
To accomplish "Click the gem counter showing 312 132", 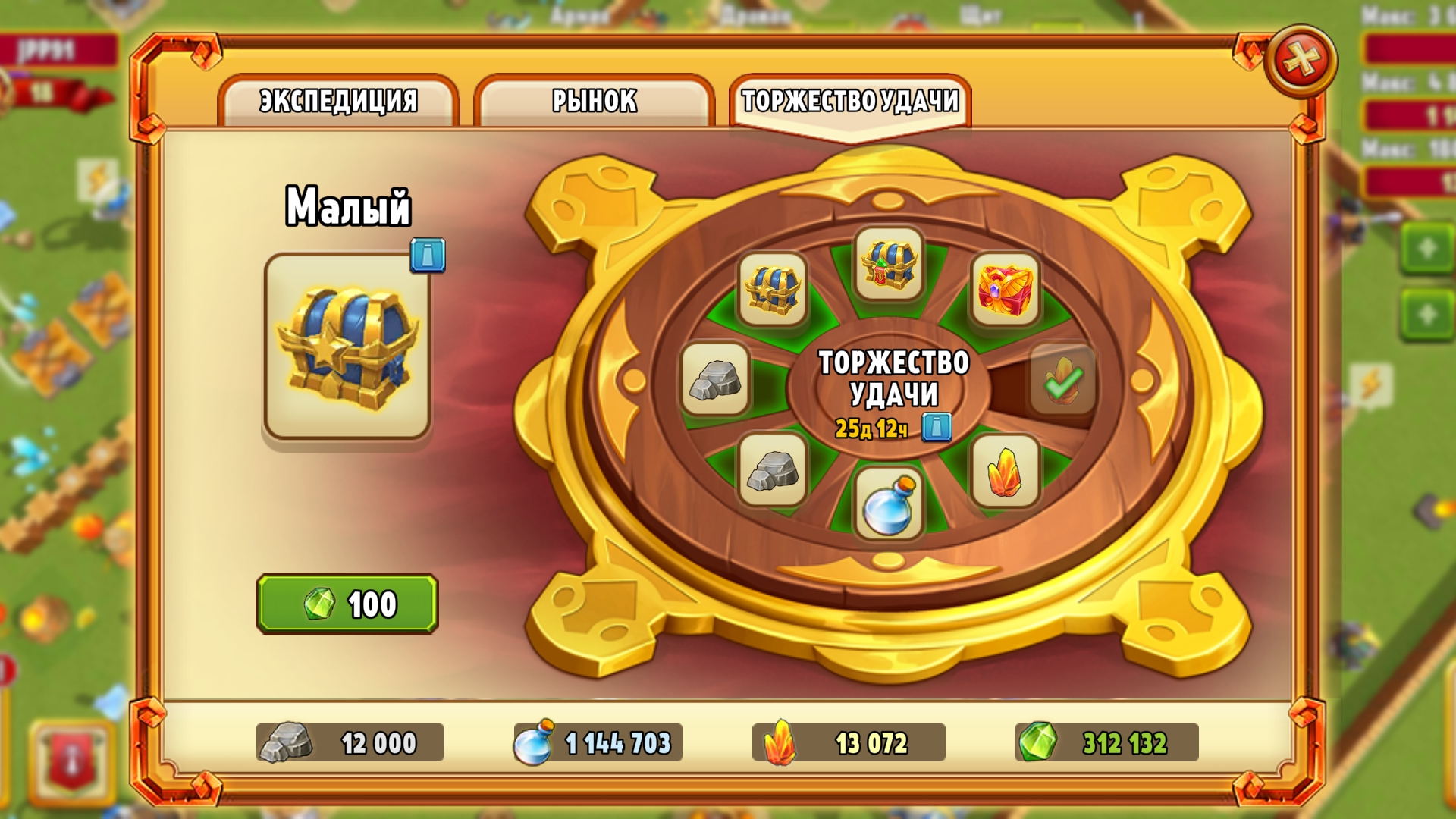I will [x=1115, y=744].
